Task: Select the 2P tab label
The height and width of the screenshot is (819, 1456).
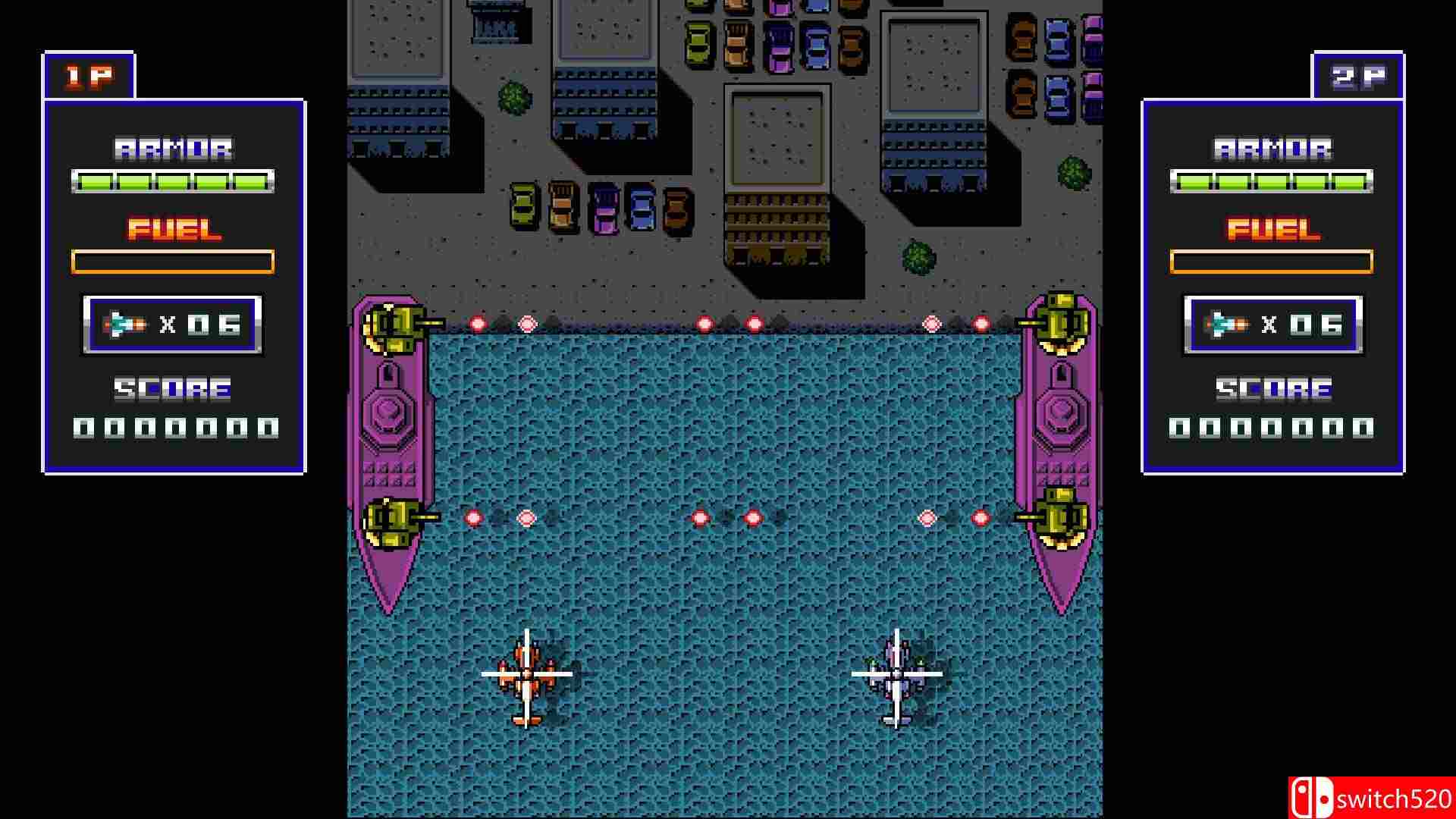Action: (x=1358, y=74)
